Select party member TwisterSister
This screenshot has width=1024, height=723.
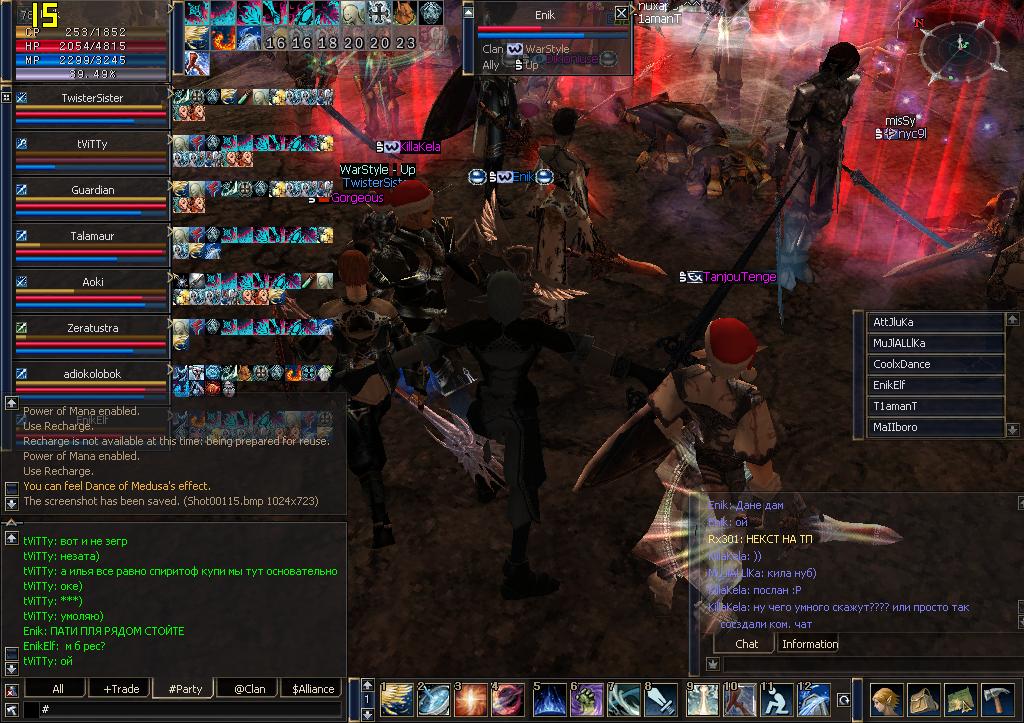[92, 98]
